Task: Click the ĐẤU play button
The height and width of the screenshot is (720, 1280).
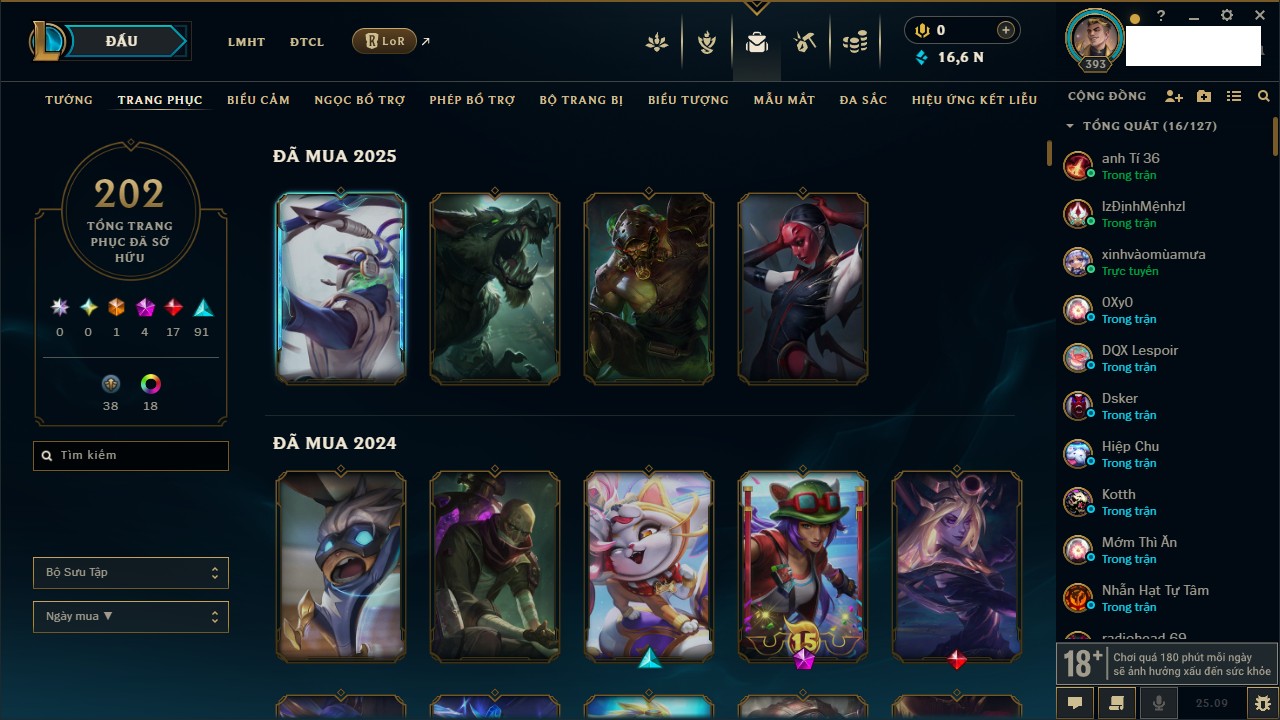Action: 121,41
